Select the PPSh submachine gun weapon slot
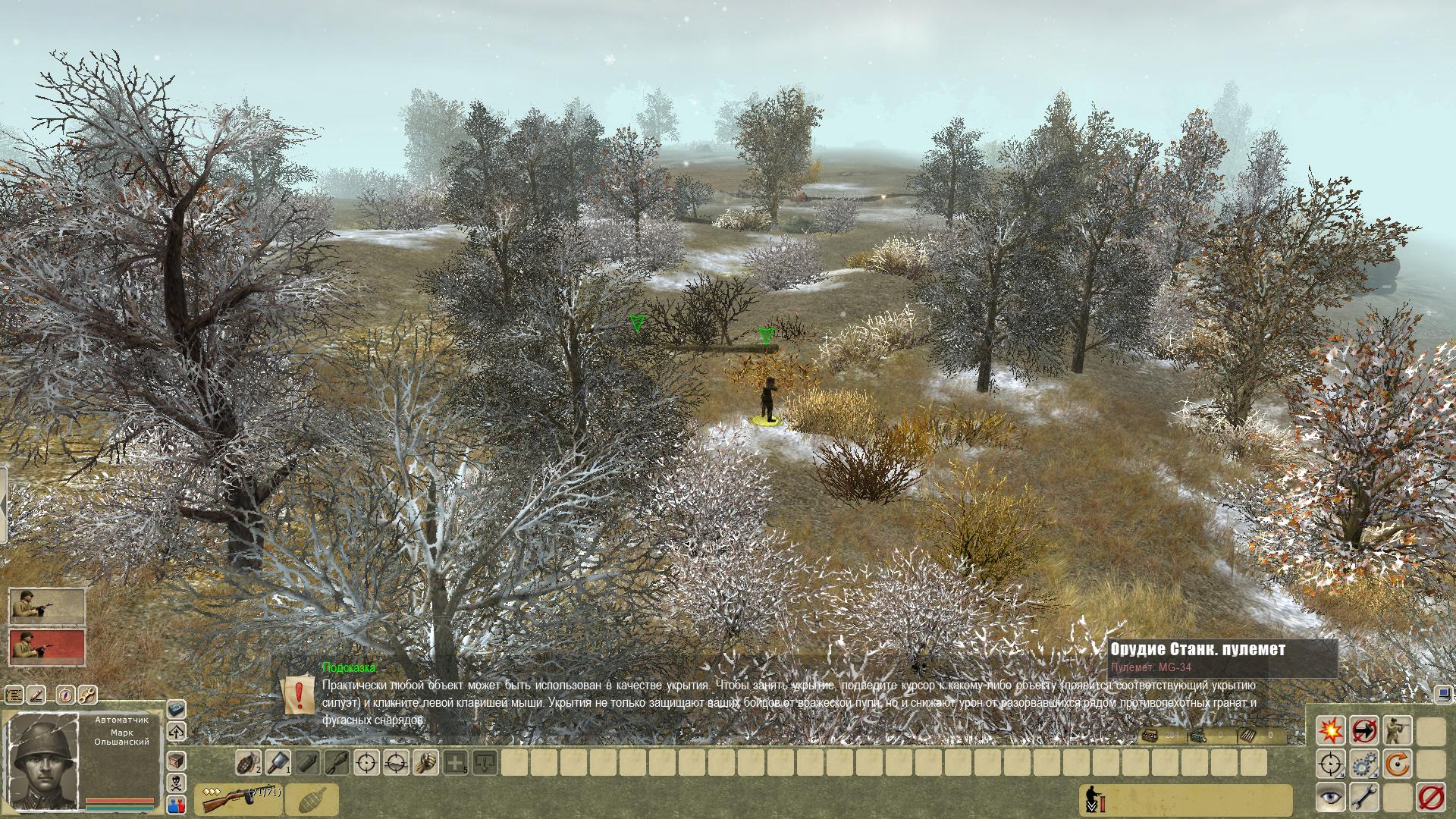 [237, 799]
